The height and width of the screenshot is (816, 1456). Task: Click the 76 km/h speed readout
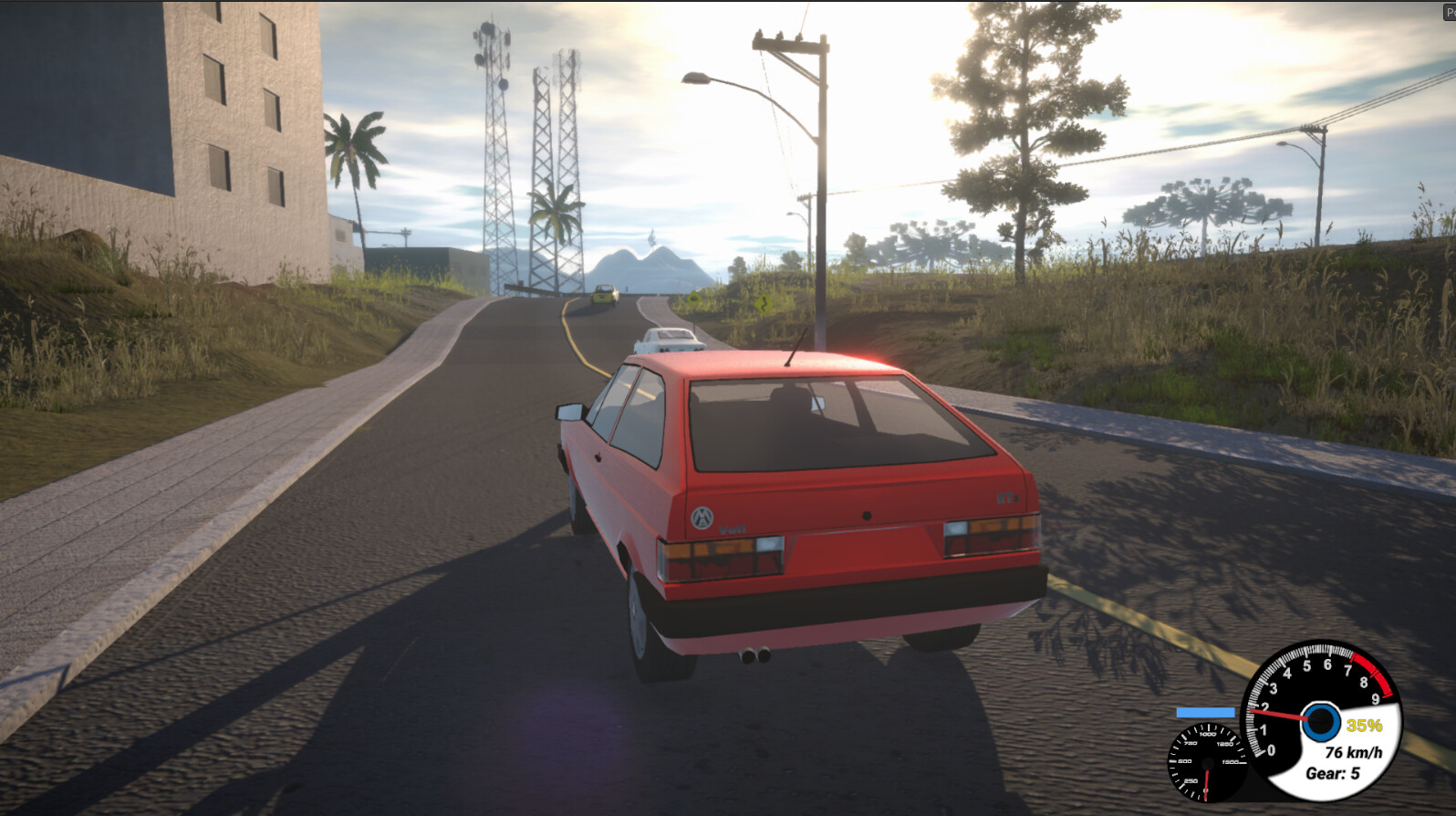[x=1354, y=753]
